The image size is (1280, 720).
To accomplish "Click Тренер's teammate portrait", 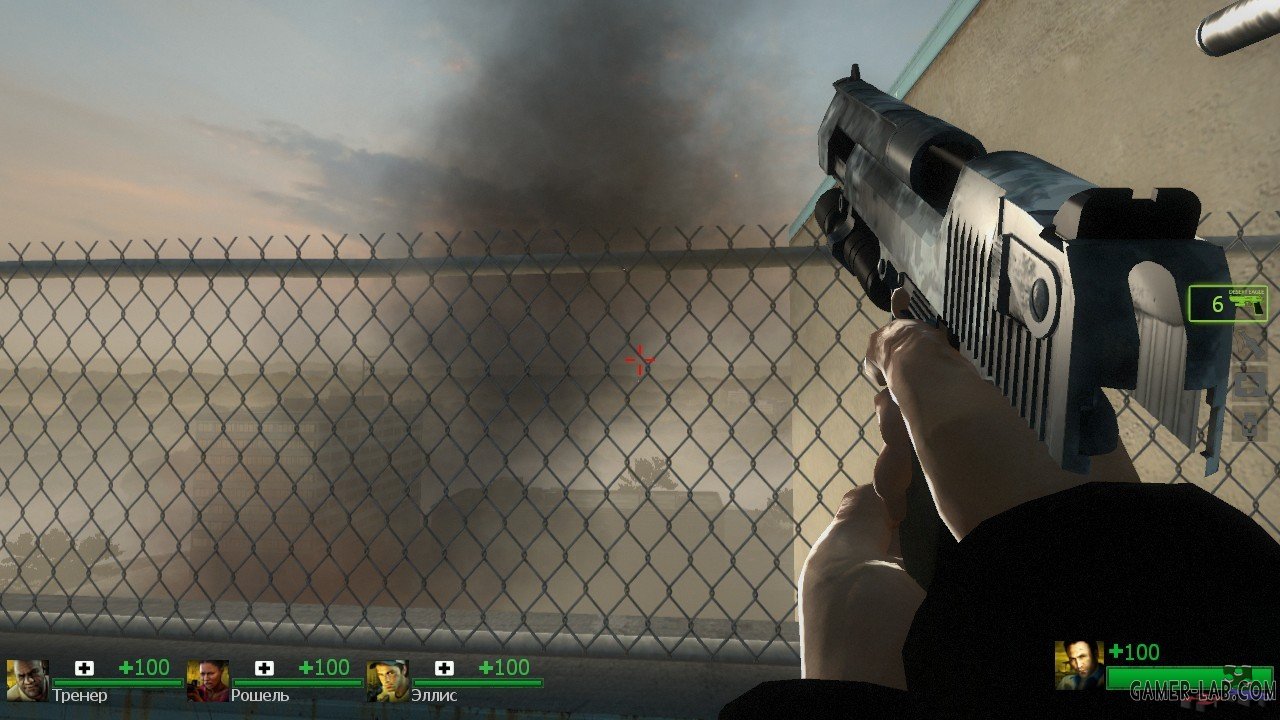I will [x=27, y=680].
